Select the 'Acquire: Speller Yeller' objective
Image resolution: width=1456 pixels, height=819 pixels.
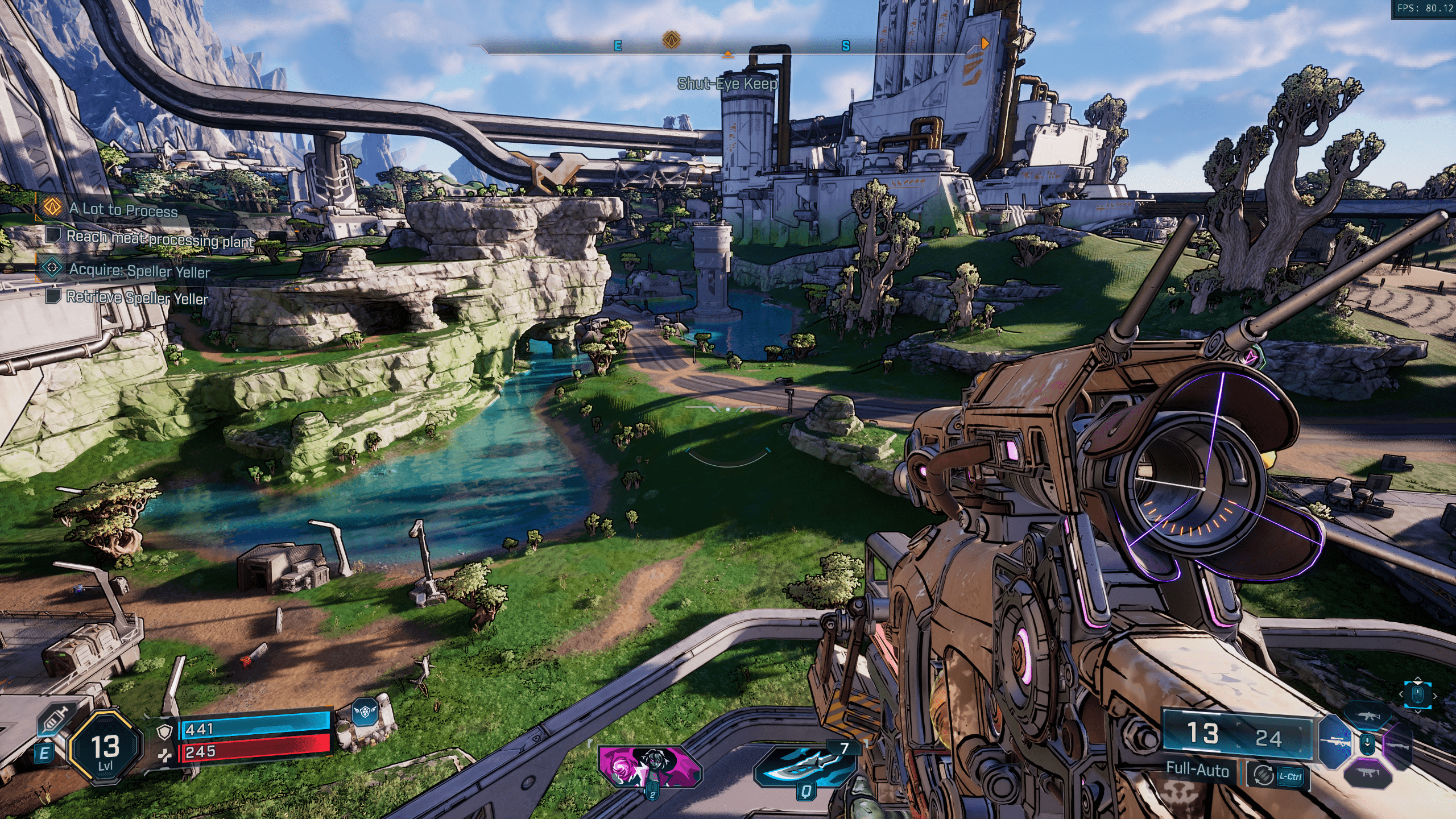pos(139,270)
